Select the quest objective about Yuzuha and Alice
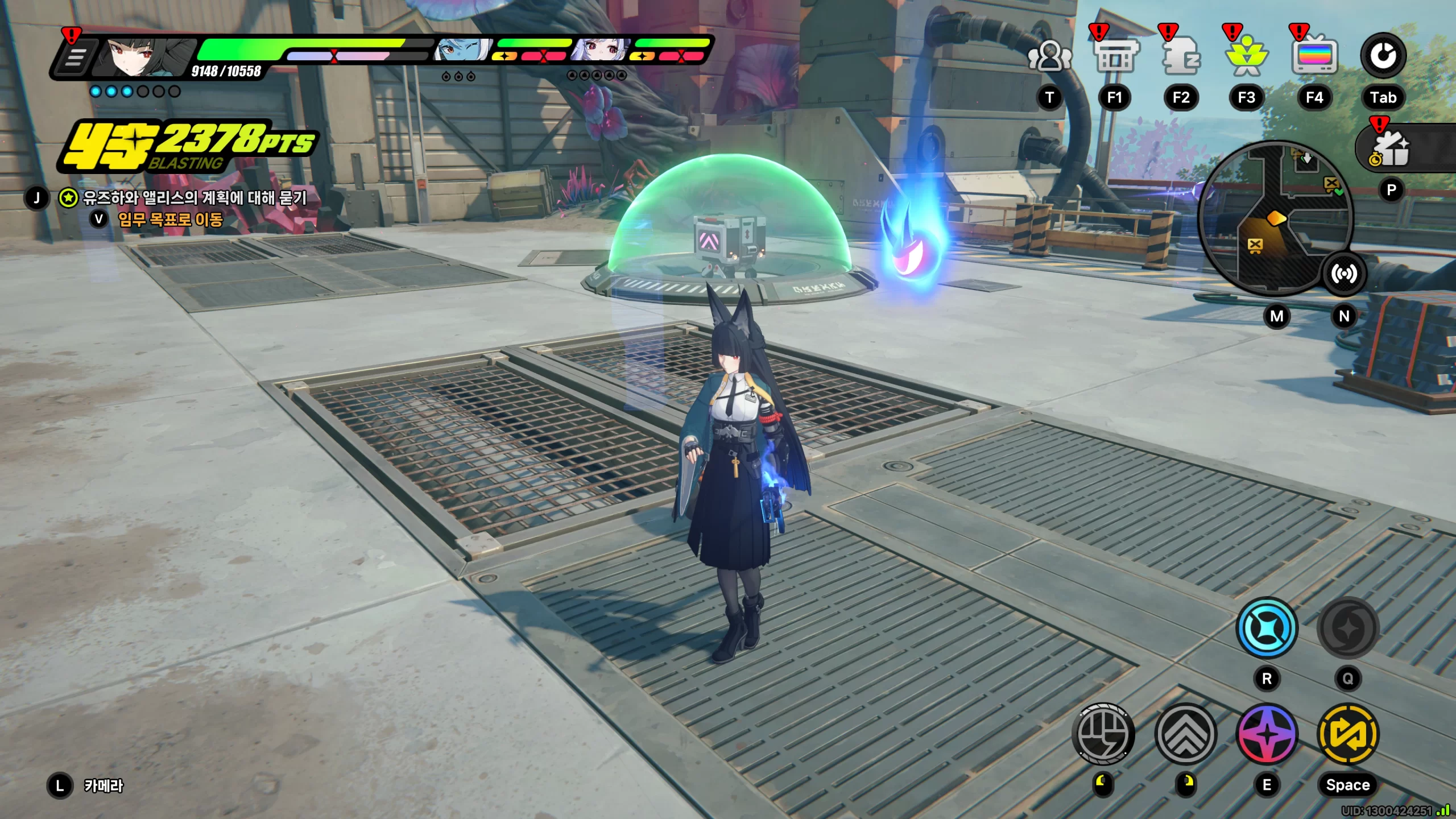1456x819 pixels. pos(195,198)
